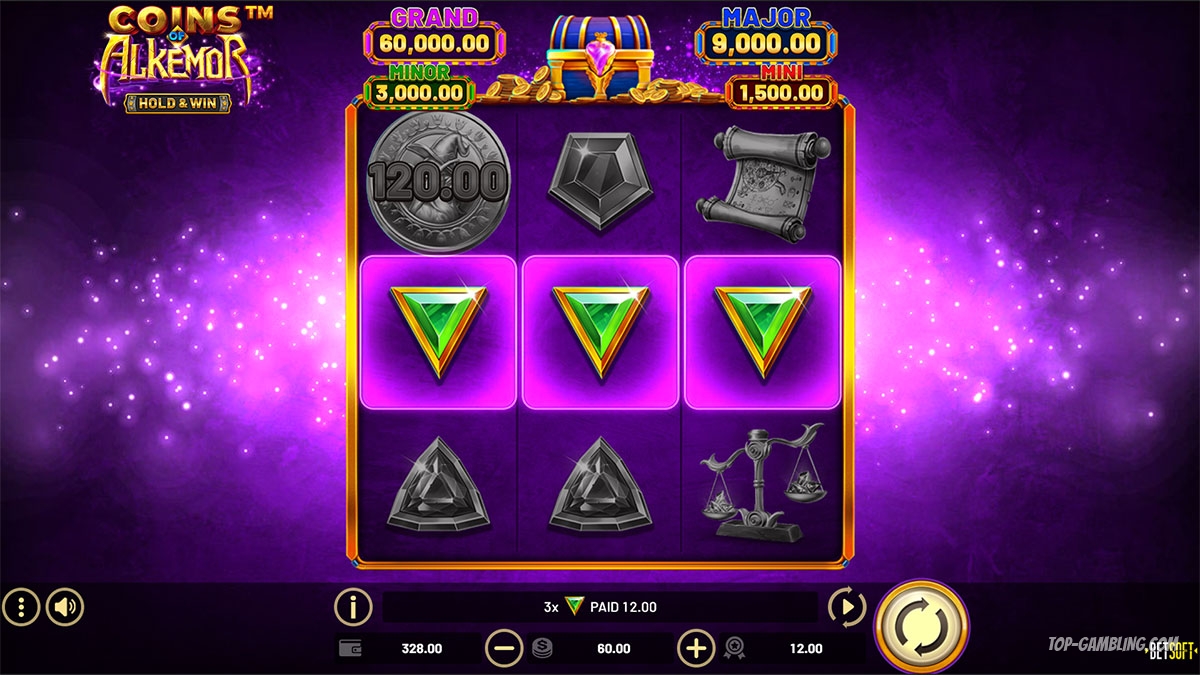Activate the autoplay button
1200x675 pixels.
848,606
